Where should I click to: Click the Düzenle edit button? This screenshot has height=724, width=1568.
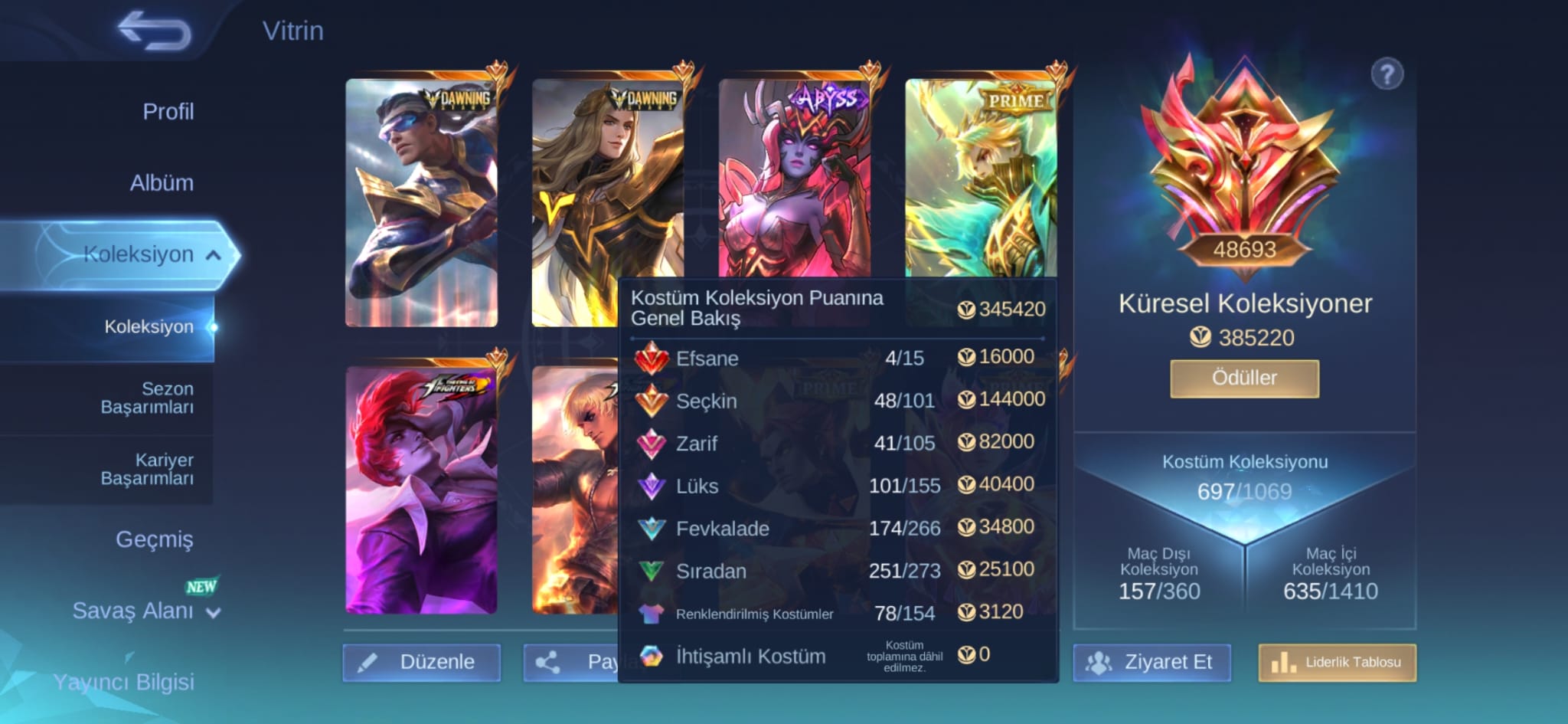[421, 662]
